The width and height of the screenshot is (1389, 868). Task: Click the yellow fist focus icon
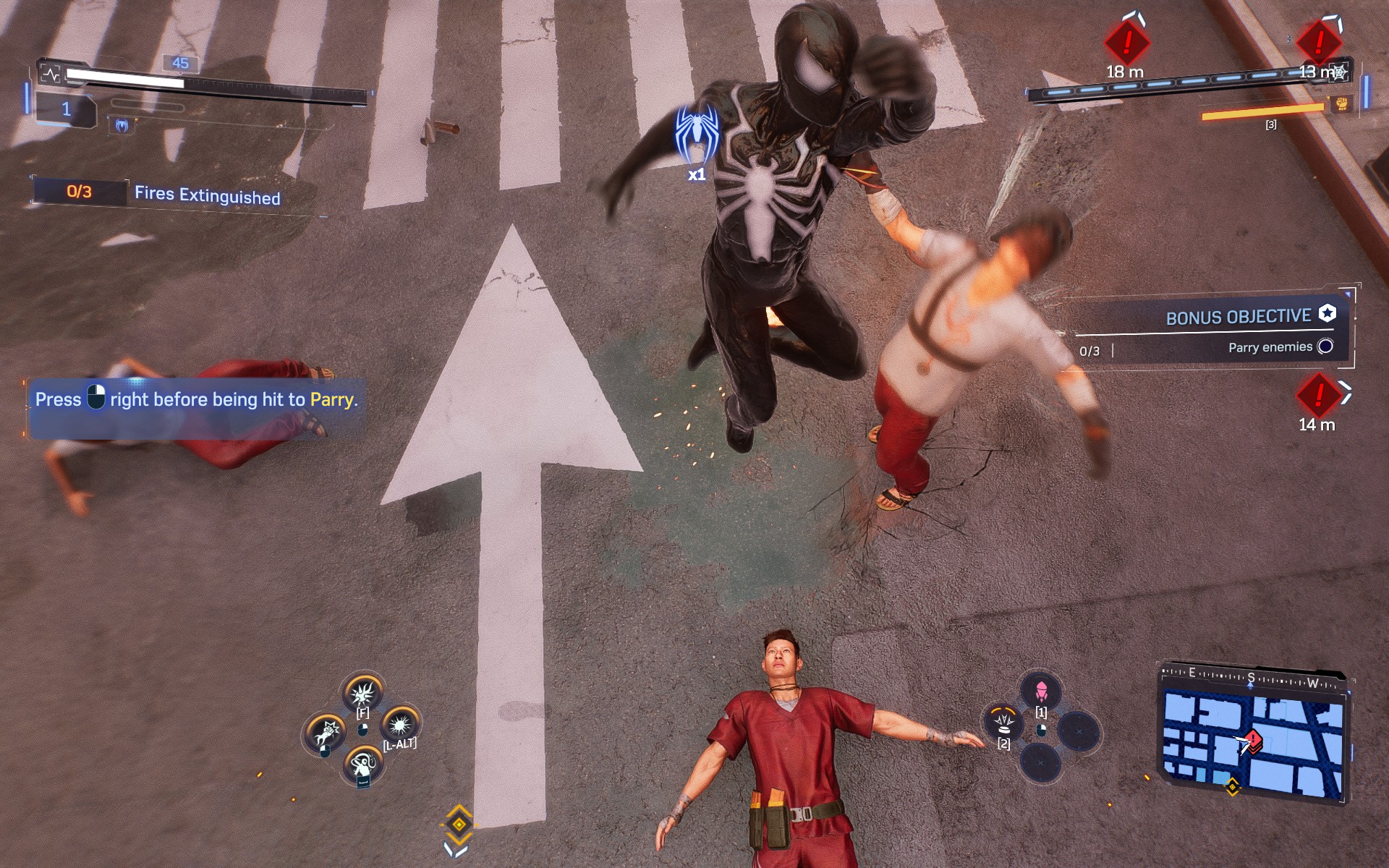(1341, 103)
